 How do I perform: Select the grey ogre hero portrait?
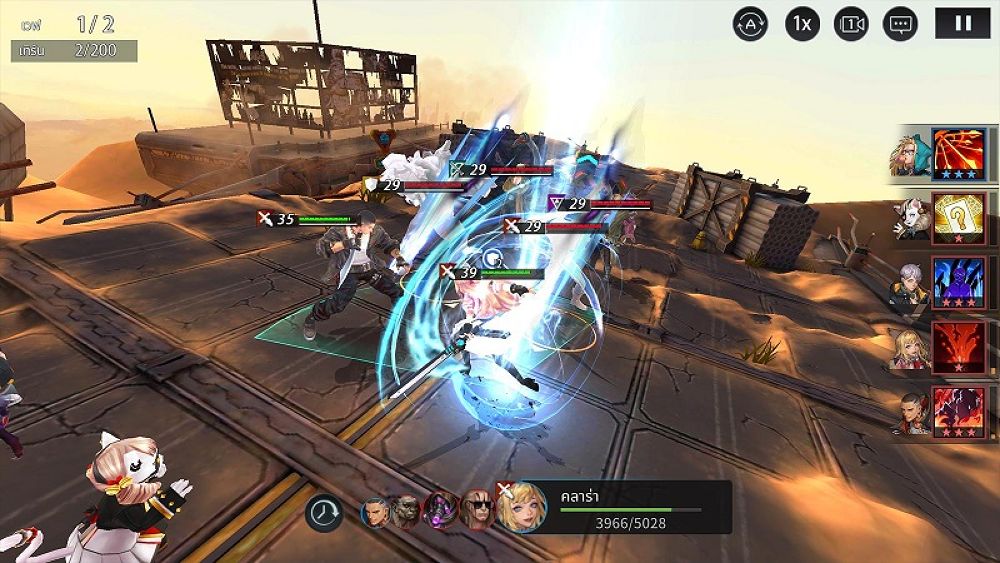tap(406, 513)
